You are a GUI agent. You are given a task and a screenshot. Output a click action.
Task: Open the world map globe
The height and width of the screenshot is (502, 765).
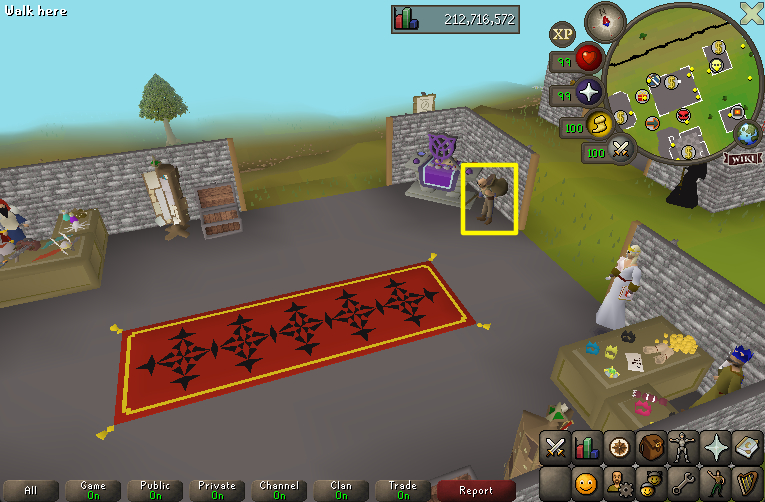click(745, 134)
